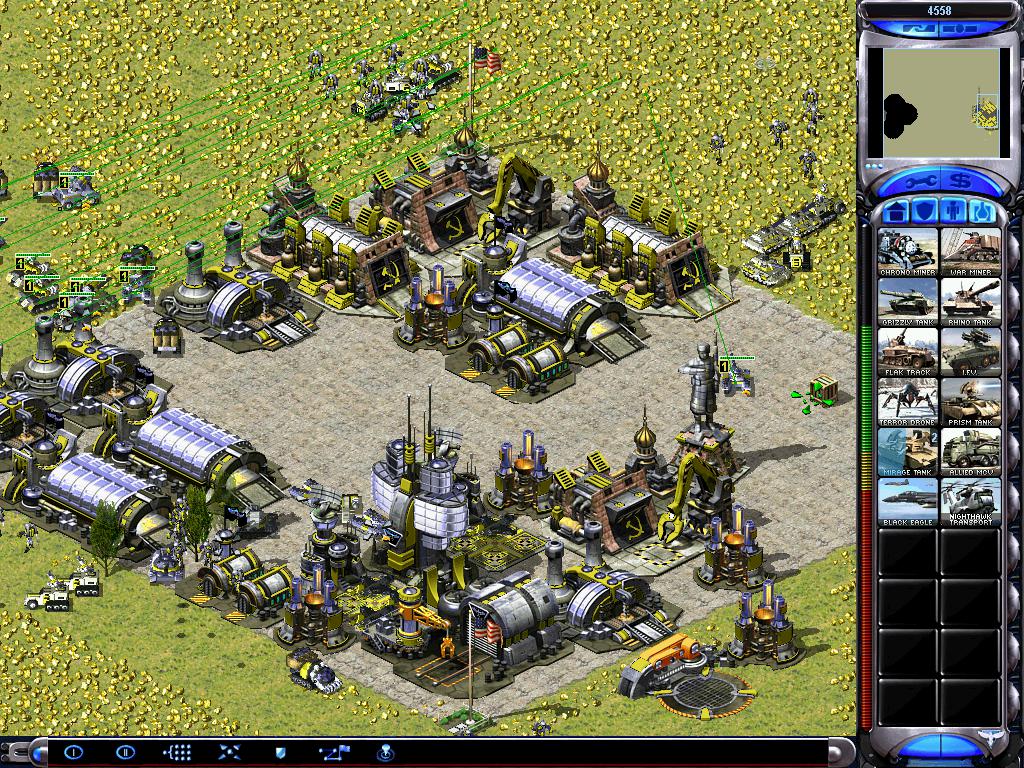Viewport: 1024px width, 768px height.
Task: Select the Grizzly Tank build icon
Action: click(908, 301)
